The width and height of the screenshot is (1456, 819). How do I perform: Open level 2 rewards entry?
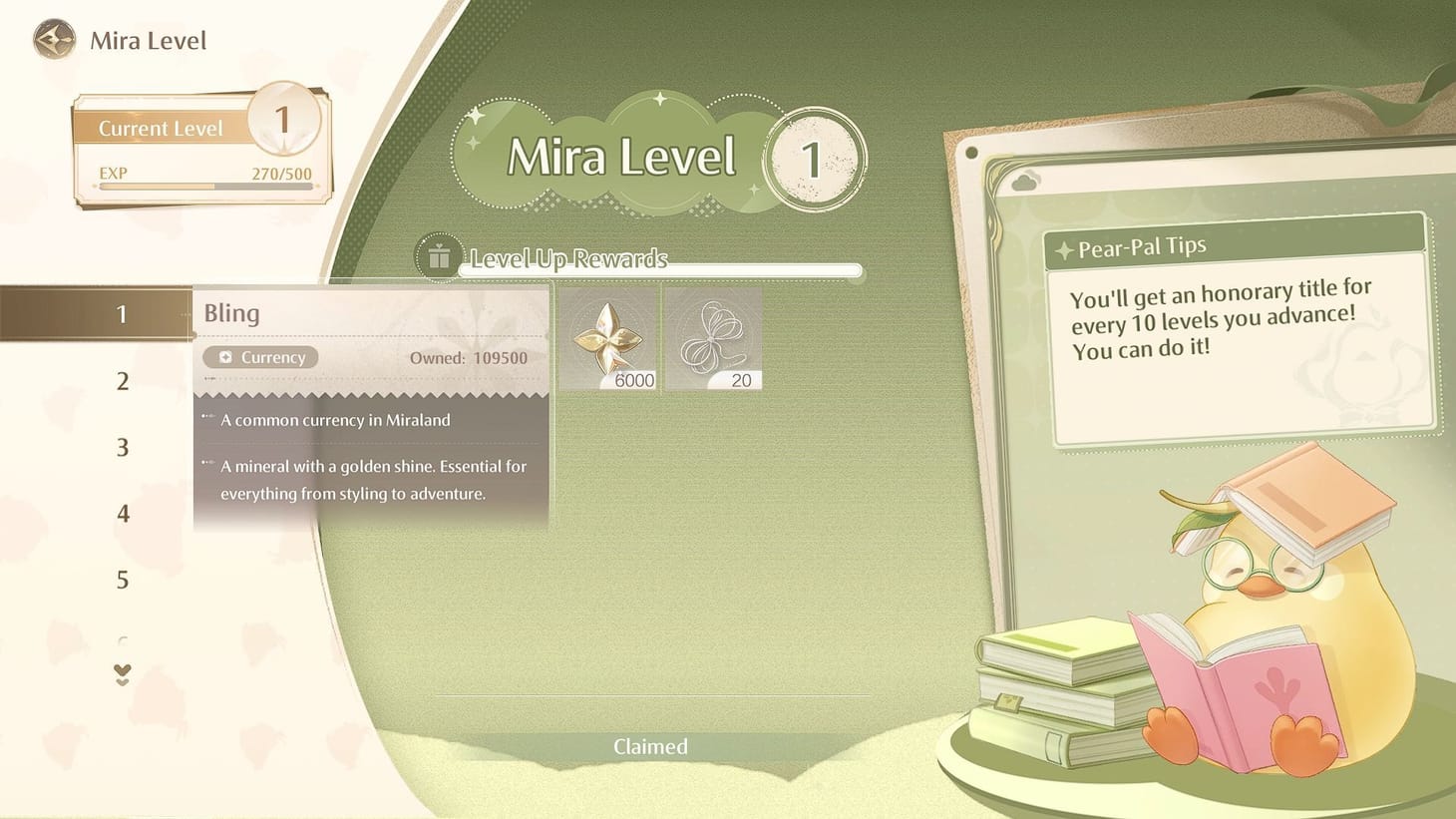coord(122,380)
